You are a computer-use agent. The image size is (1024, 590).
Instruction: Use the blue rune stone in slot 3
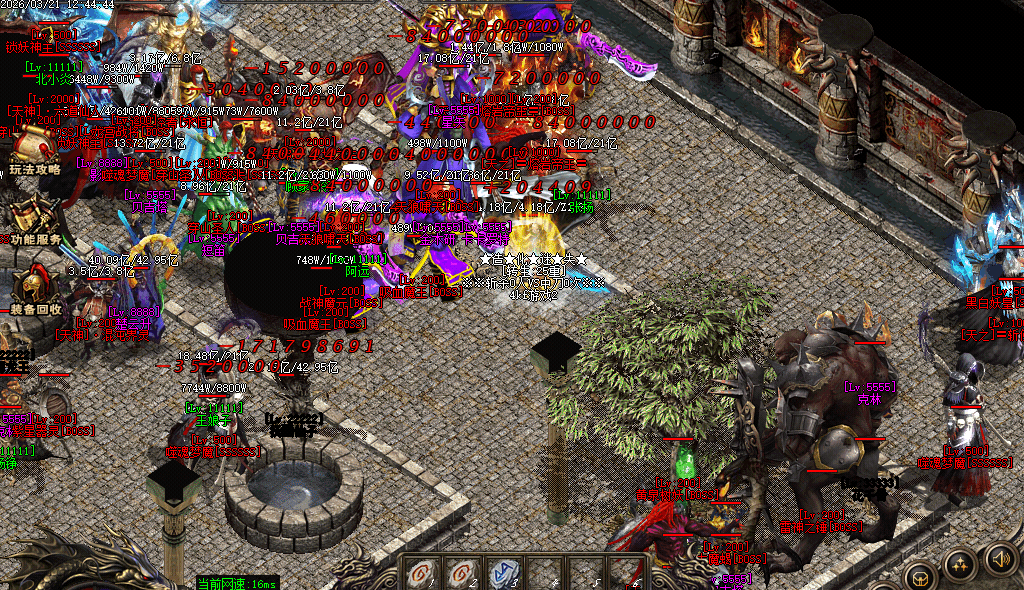pyautogui.click(x=504, y=574)
